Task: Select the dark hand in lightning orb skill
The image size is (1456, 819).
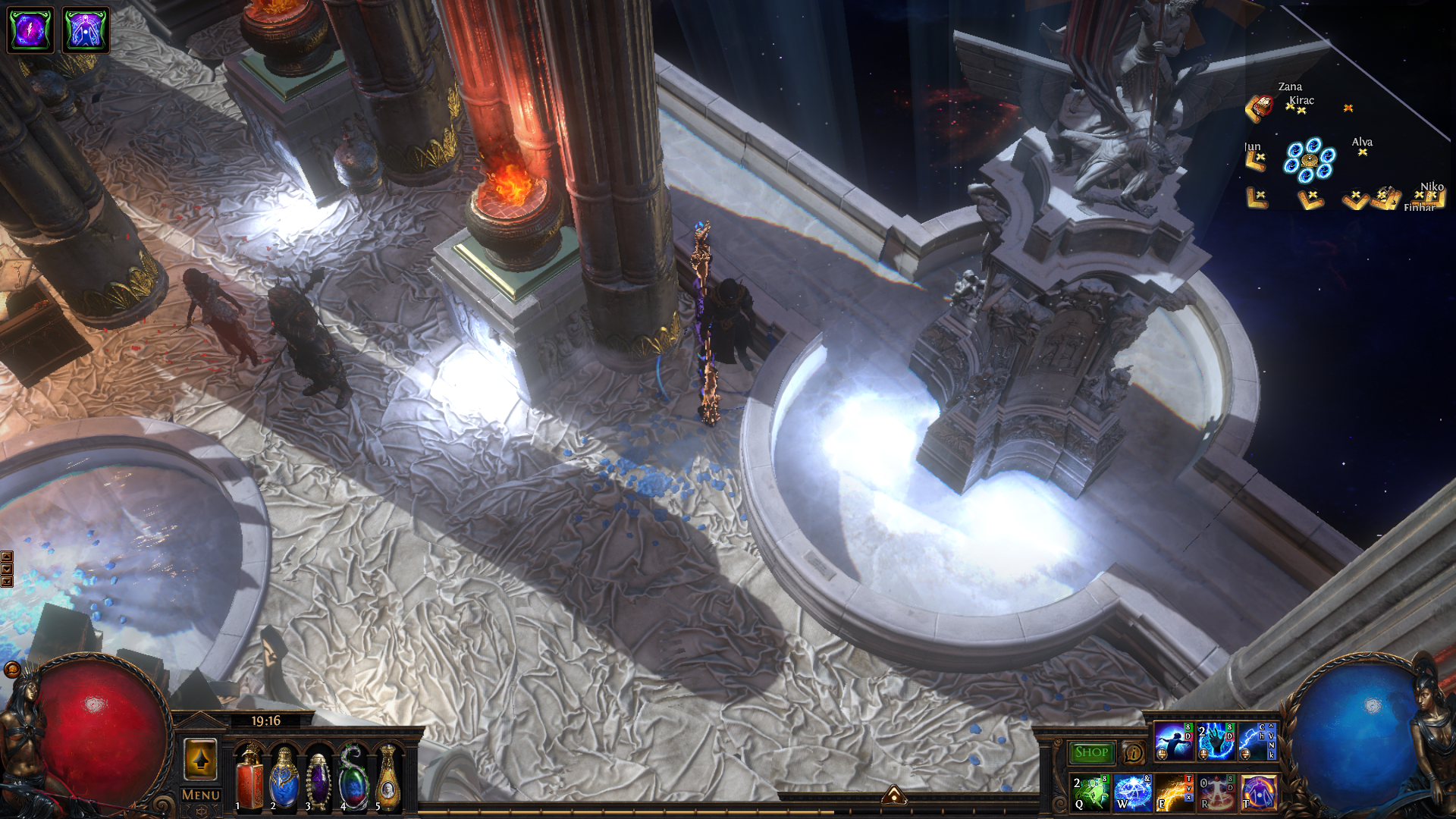Action: pyautogui.click(x=1216, y=741)
